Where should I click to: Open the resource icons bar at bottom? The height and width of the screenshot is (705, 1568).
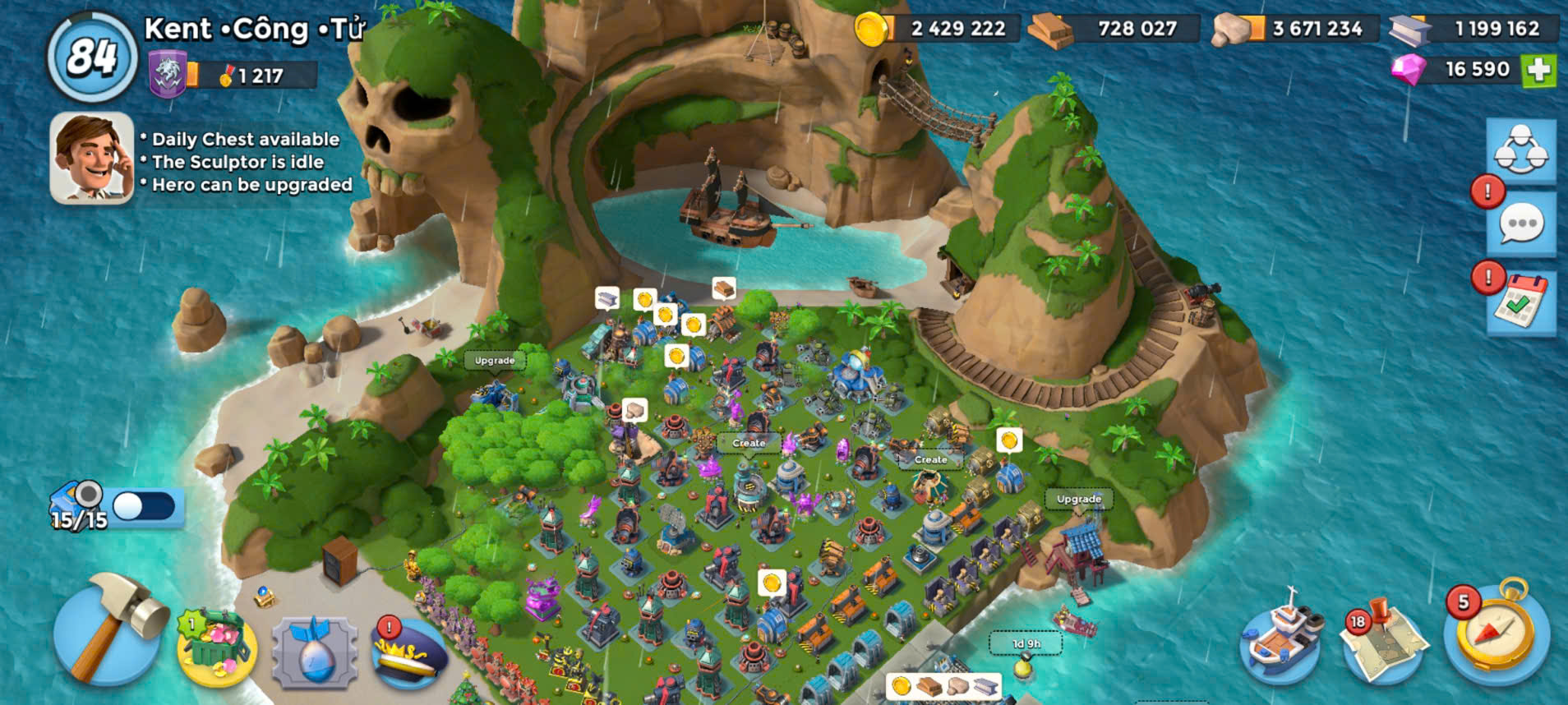pos(943,685)
